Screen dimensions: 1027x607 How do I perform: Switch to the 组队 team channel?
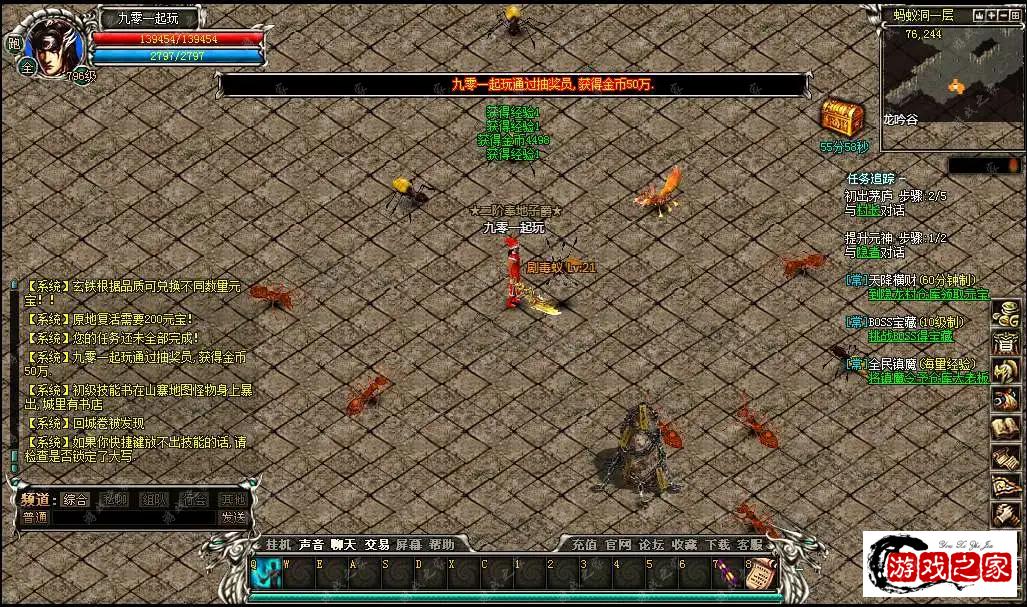click(x=154, y=499)
